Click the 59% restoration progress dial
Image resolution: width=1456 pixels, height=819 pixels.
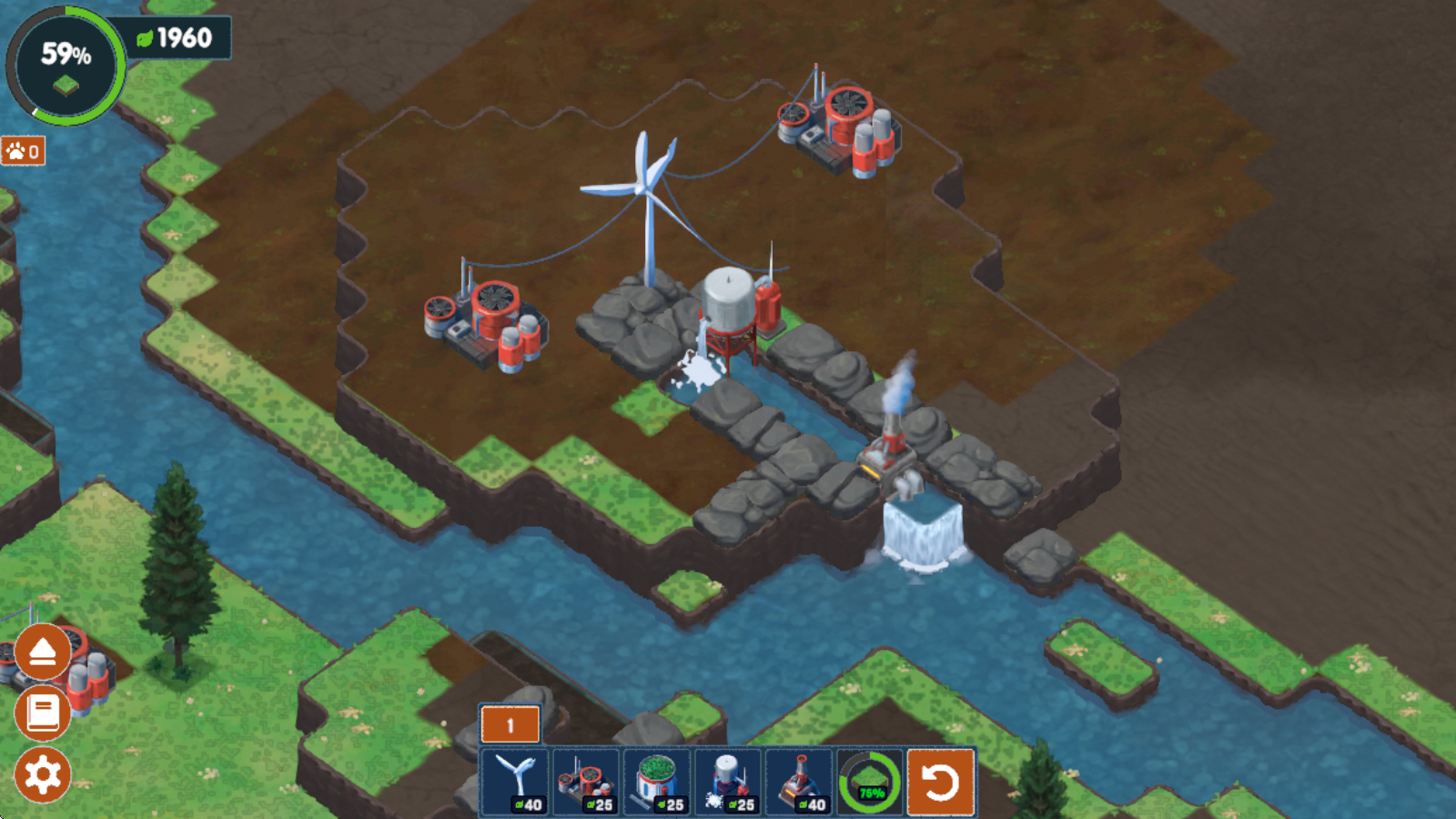66,66
